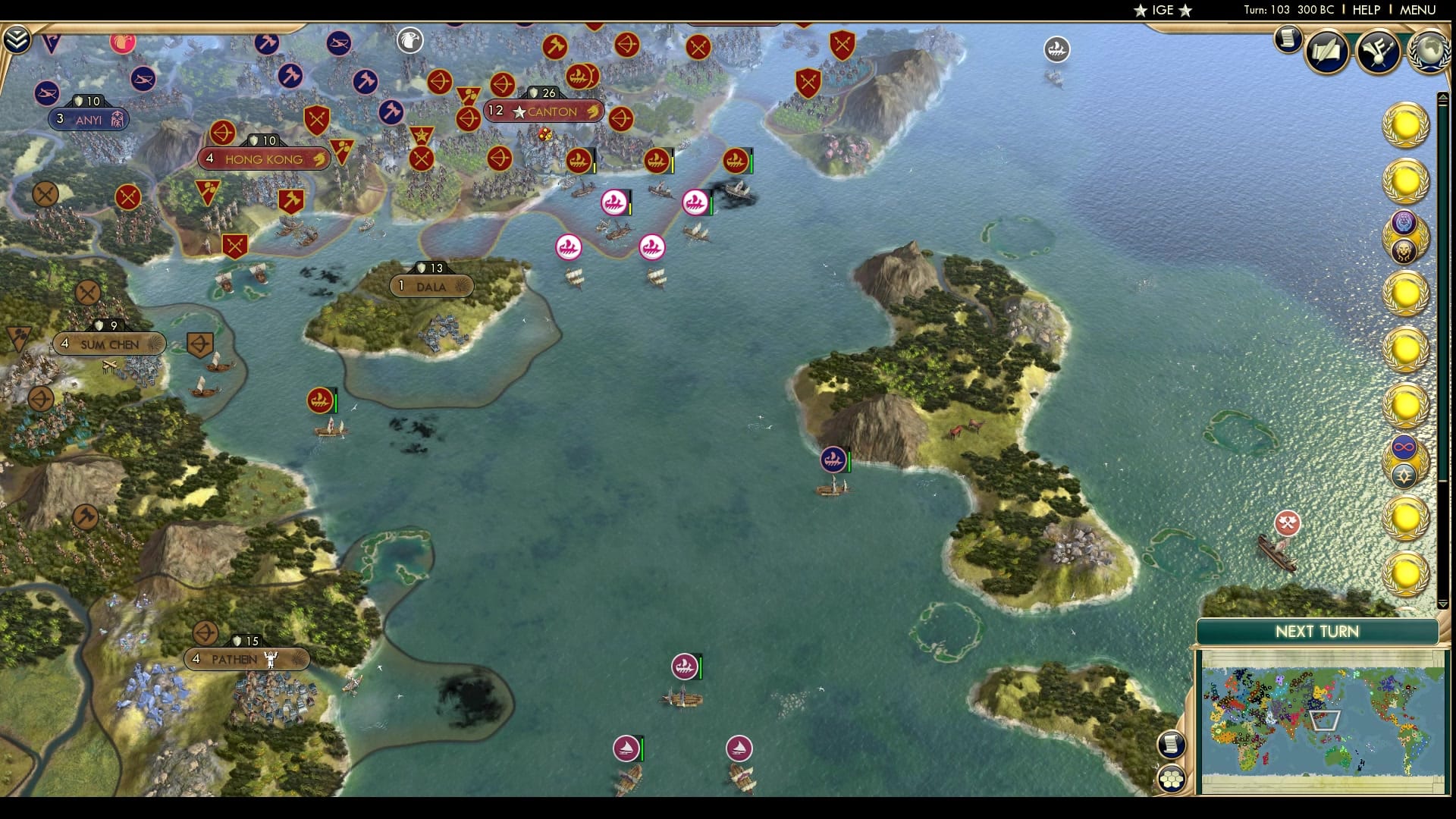The image size is (1456, 819).
Task: Click the purple congress notification medallion
Action: (1402, 222)
